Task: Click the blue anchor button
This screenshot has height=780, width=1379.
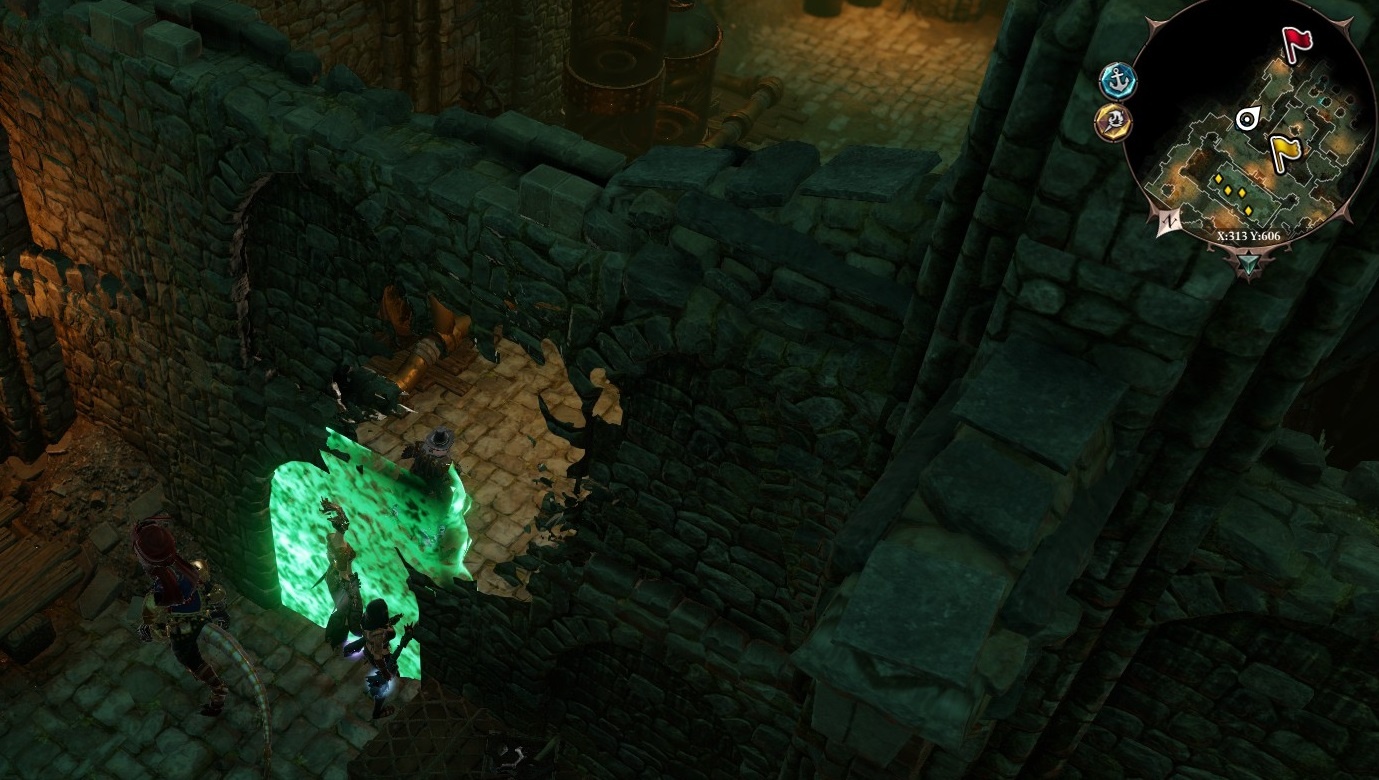Action: point(1117,80)
